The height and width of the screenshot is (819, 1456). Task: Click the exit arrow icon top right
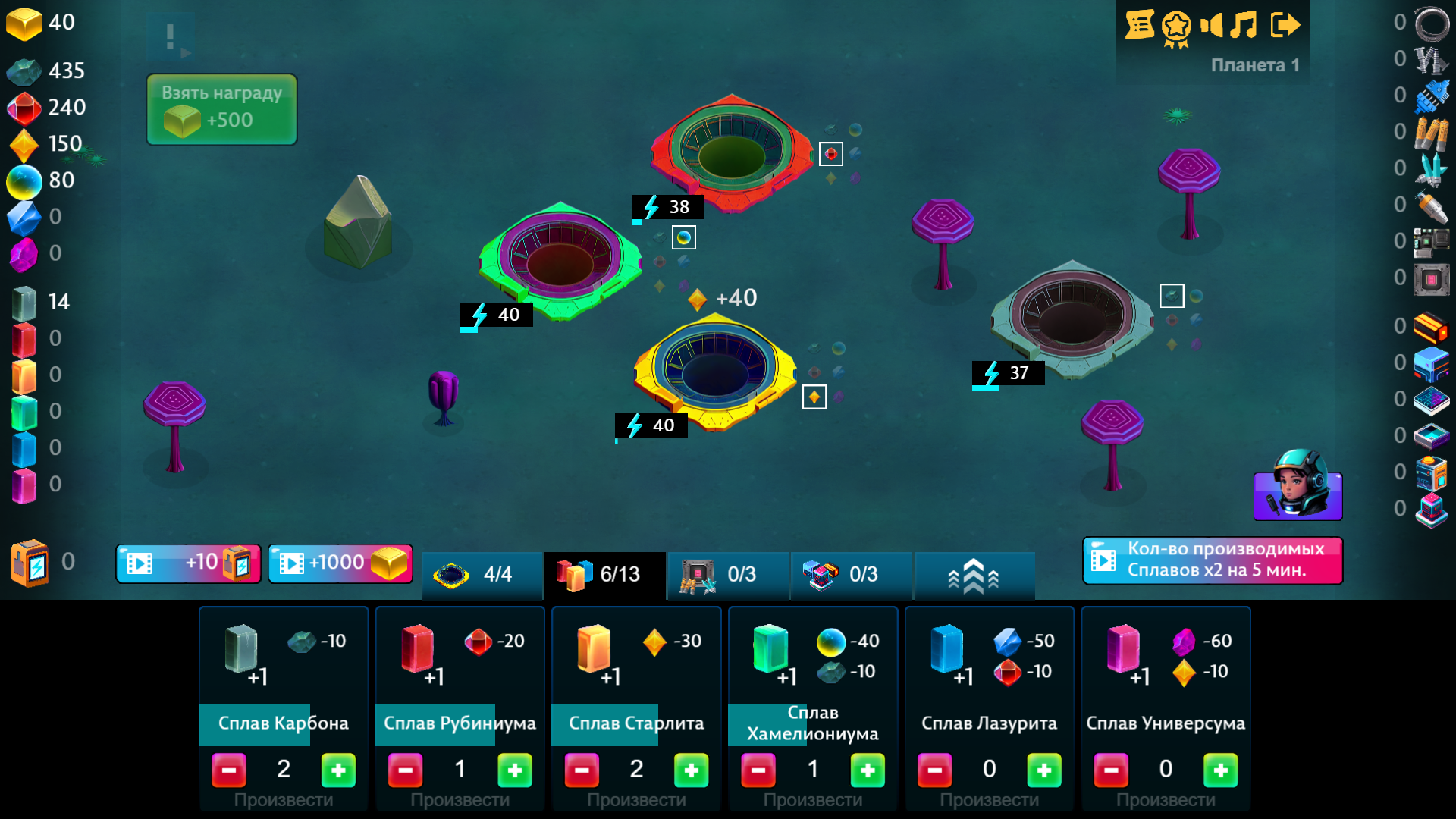click(x=1288, y=25)
